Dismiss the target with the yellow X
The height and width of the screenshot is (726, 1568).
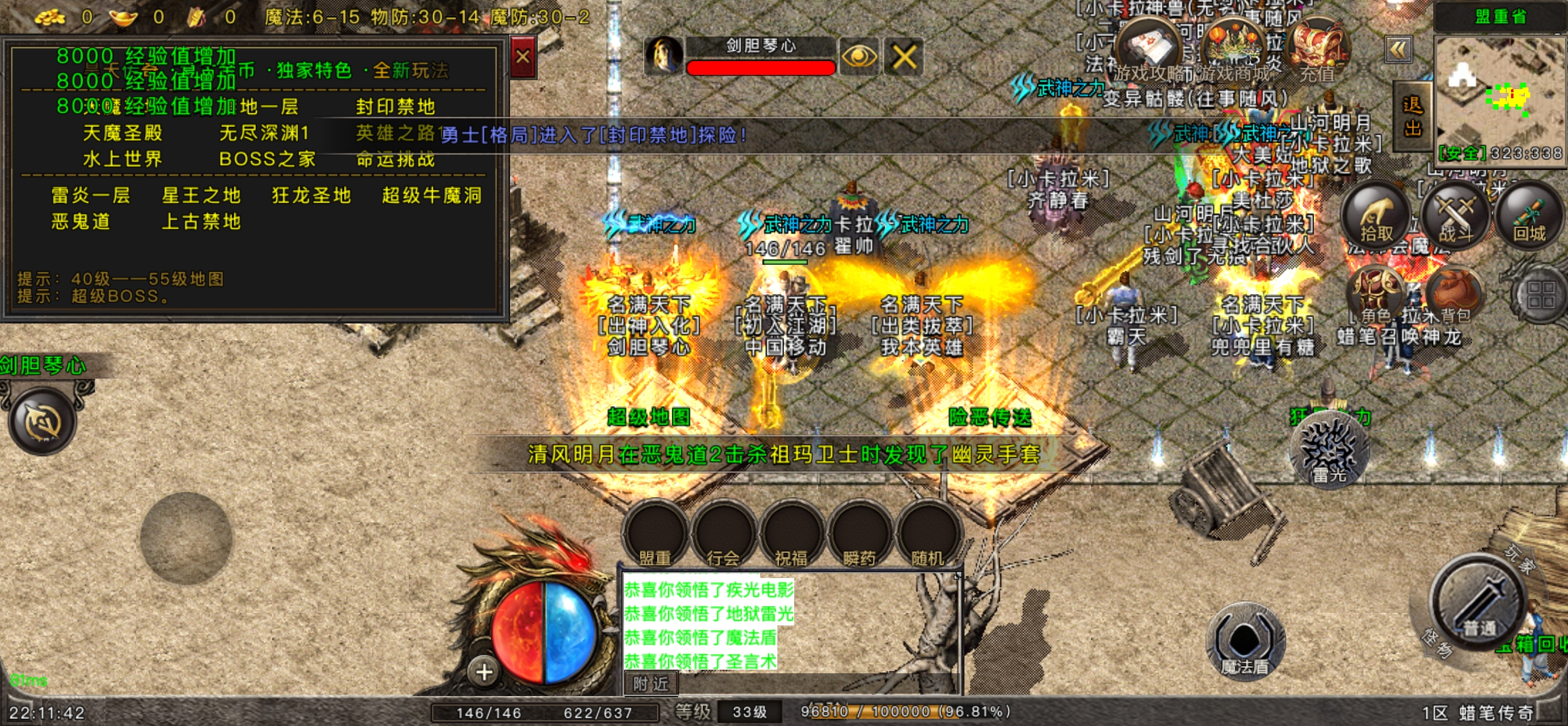pyautogui.click(x=903, y=57)
